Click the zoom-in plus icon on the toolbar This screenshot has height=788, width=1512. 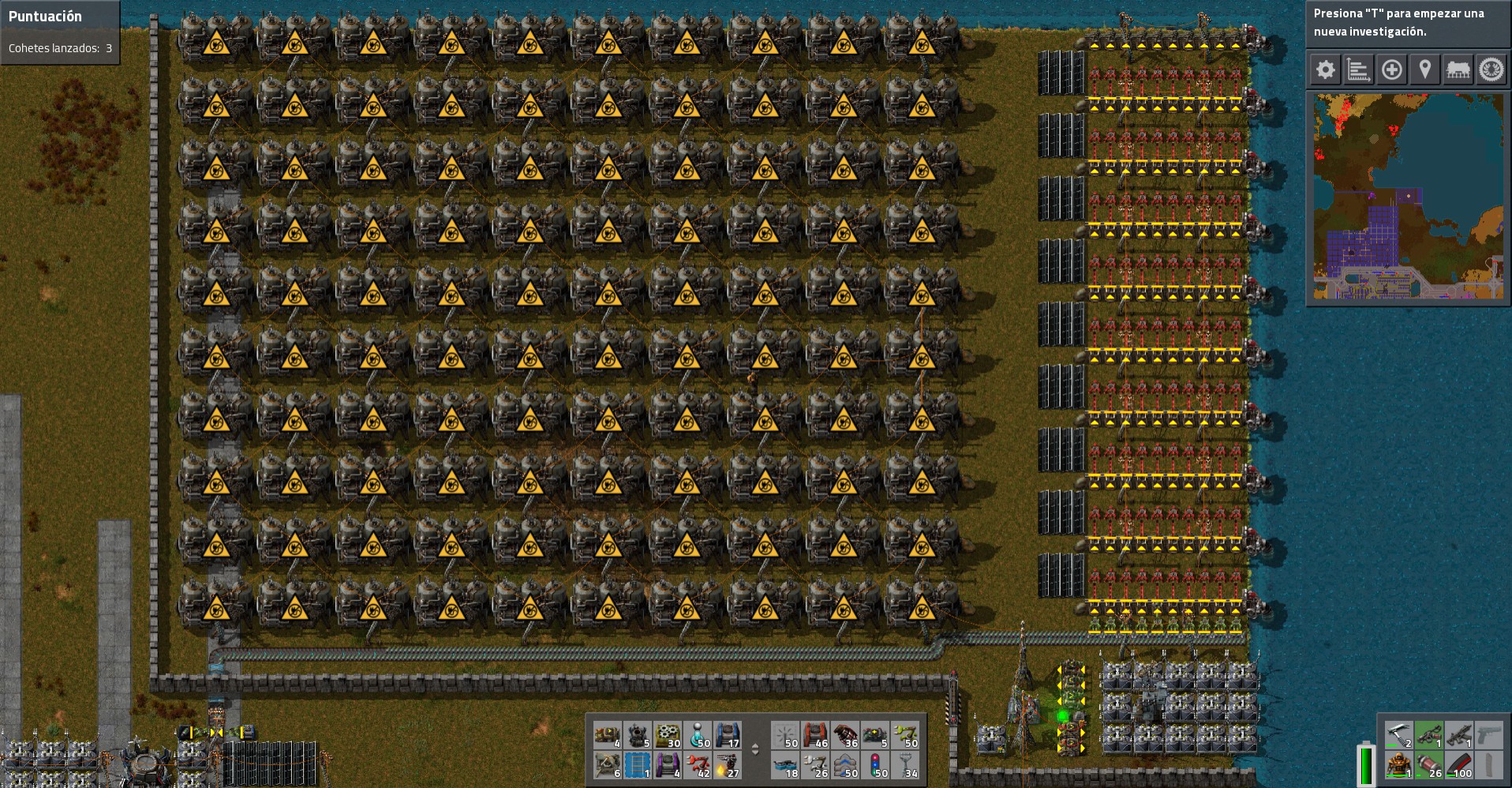[1391, 69]
